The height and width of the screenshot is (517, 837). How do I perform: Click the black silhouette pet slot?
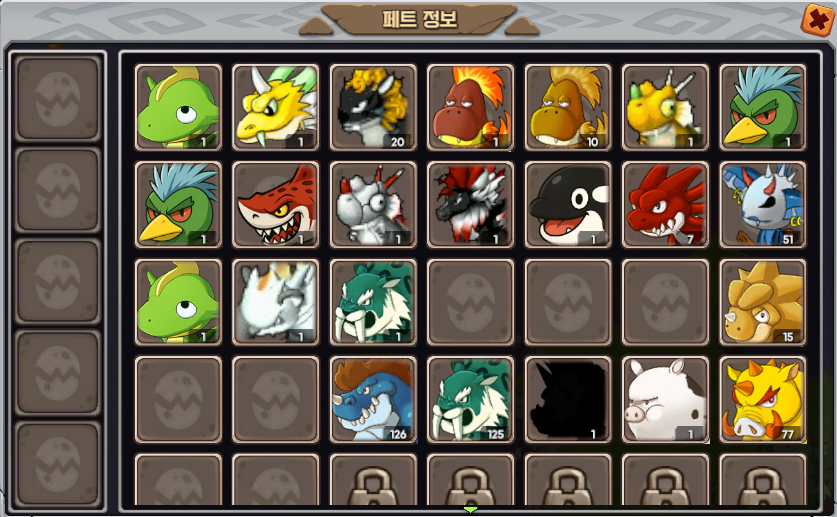coord(567,399)
